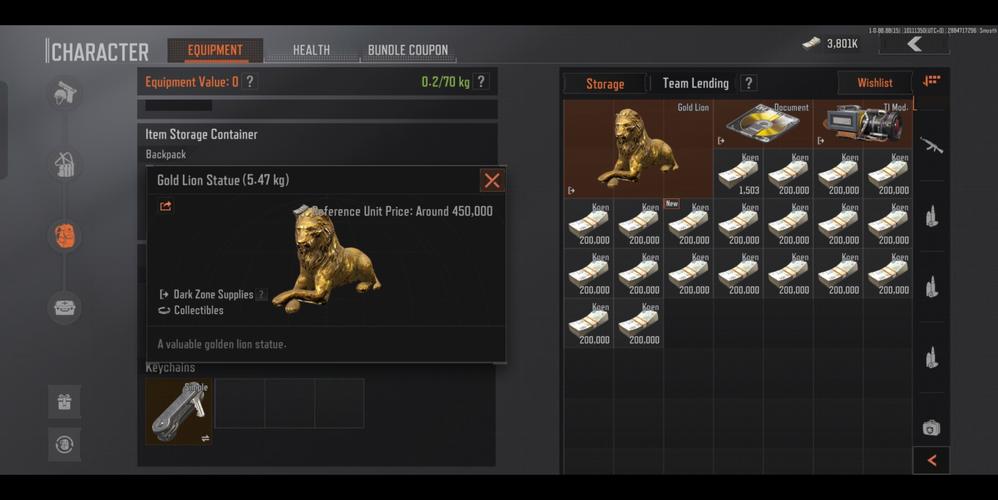Toggle the storage sort icon

tap(931, 81)
